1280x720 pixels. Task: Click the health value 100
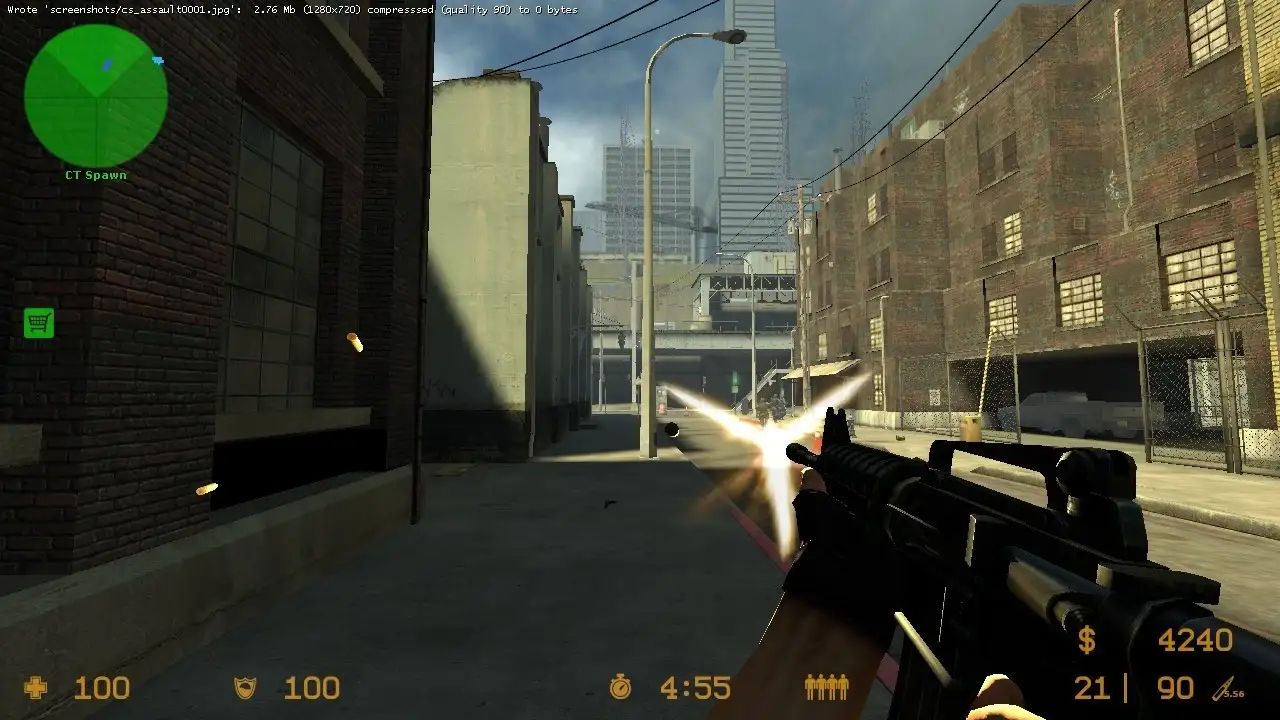click(100, 688)
